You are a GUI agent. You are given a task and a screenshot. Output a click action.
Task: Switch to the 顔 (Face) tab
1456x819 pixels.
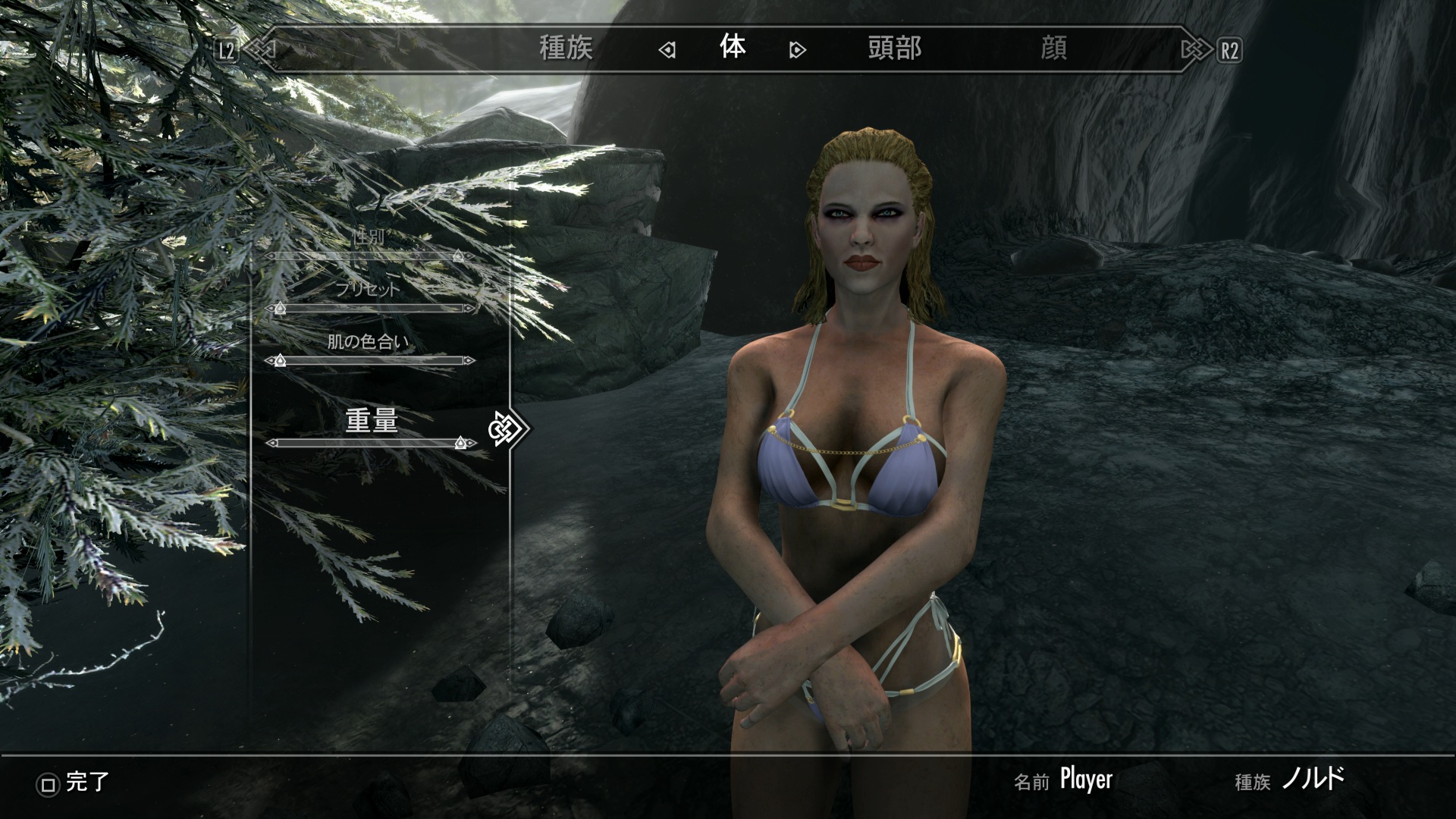click(x=1053, y=49)
